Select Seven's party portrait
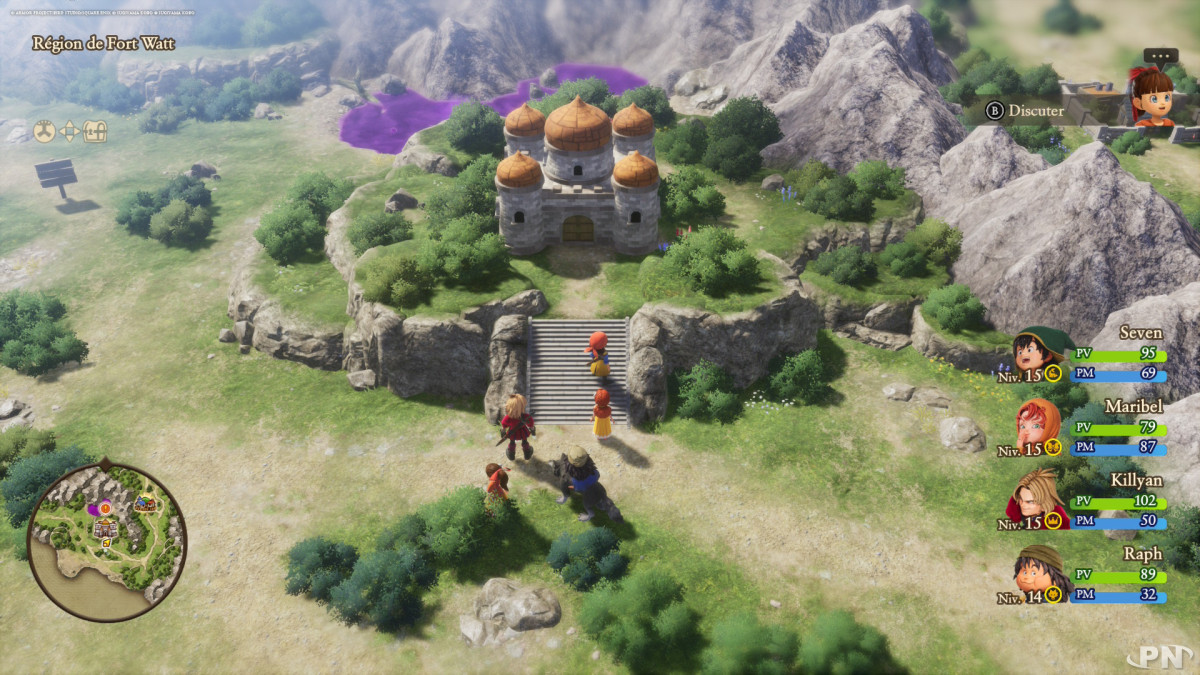The height and width of the screenshot is (675, 1200). click(1040, 352)
